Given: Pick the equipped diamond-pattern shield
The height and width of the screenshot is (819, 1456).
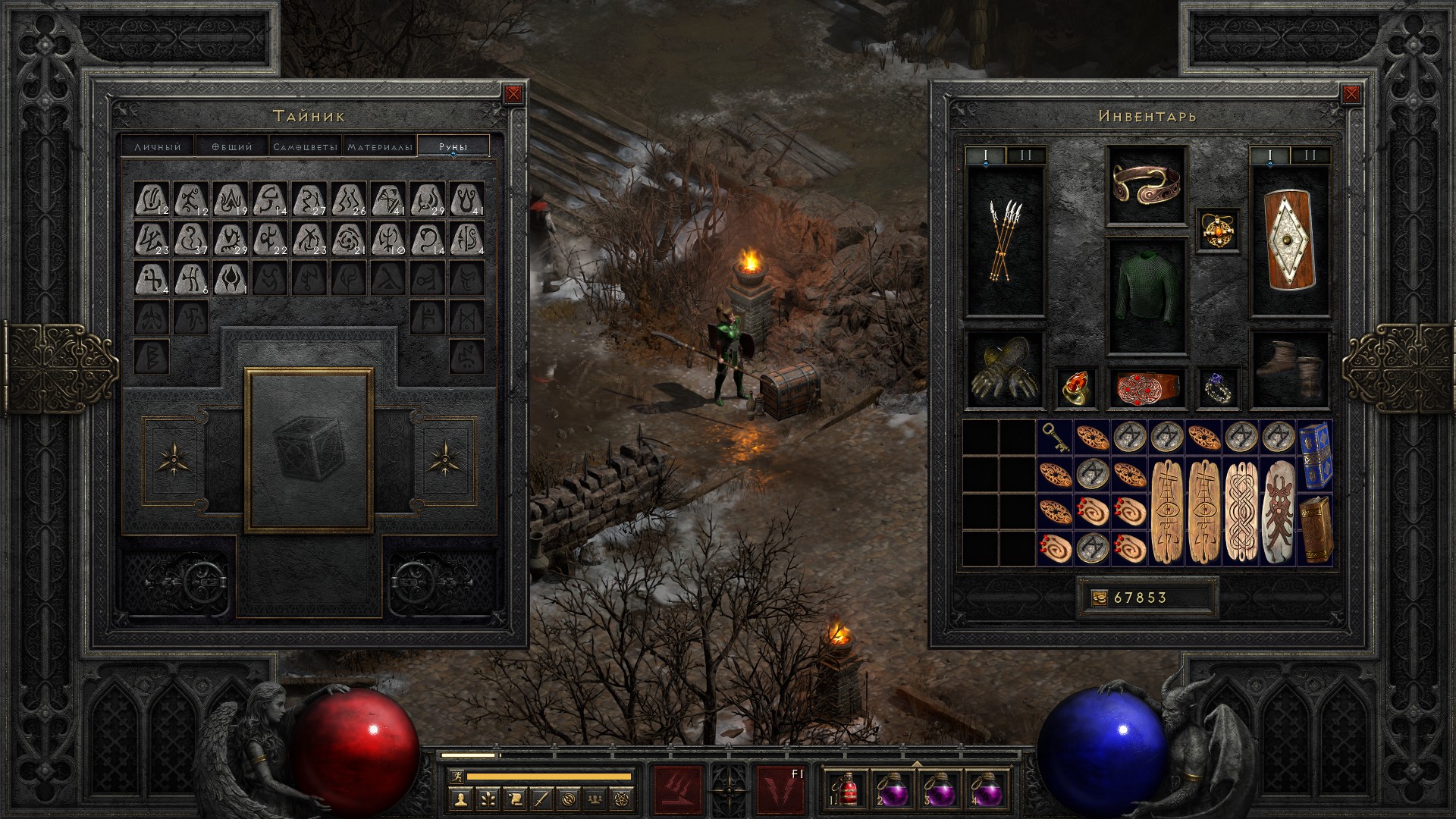Looking at the screenshot, I should [x=1290, y=240].
